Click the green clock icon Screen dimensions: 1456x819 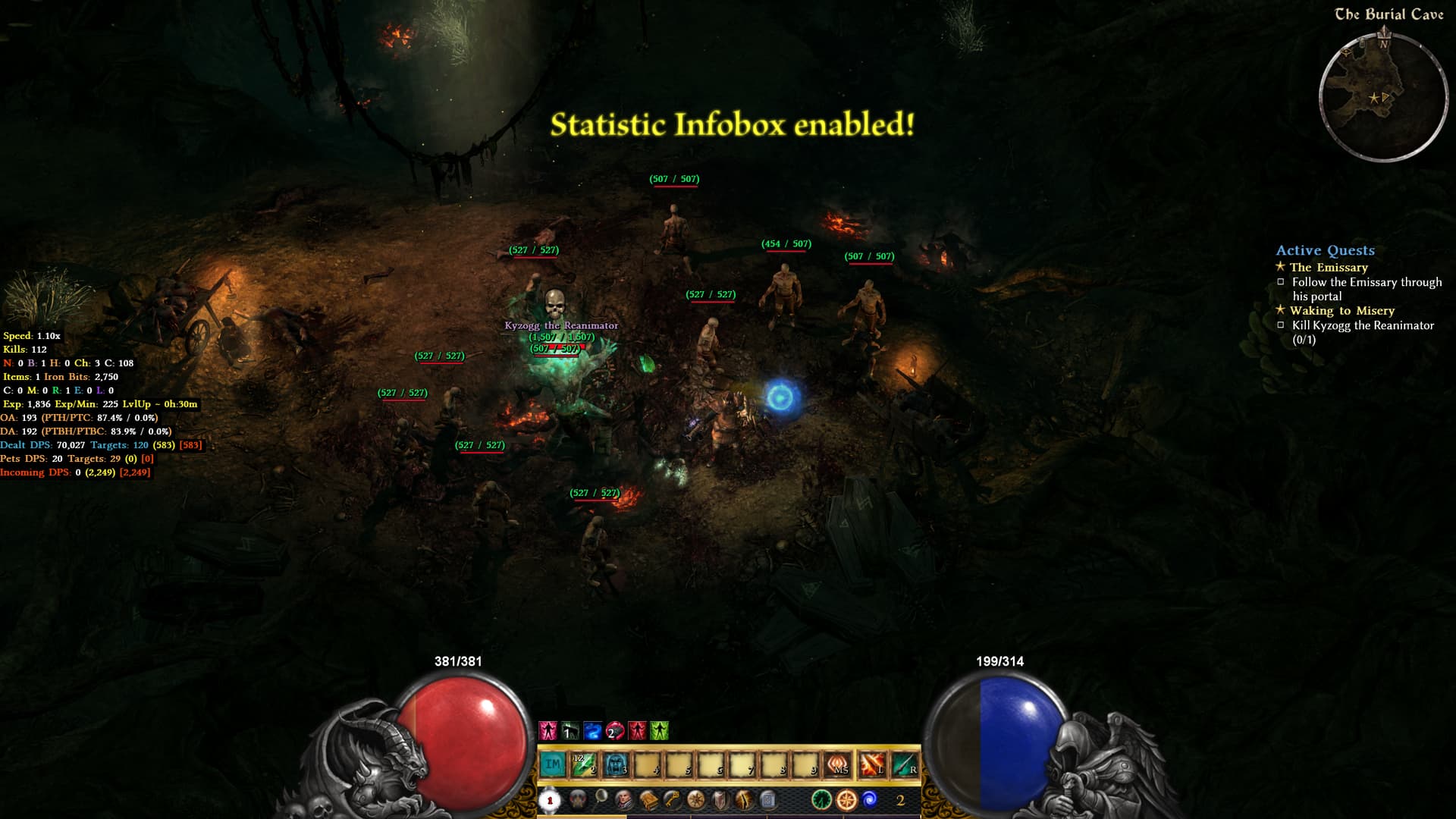(821, 799)
